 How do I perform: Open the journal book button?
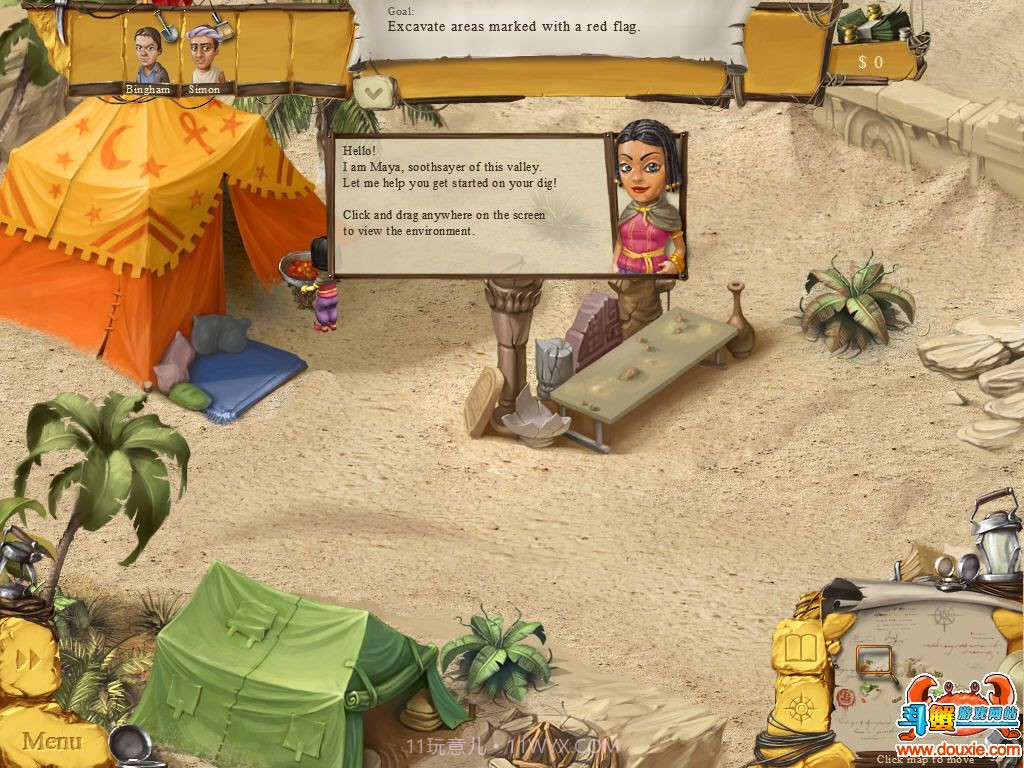click(802, 649)
